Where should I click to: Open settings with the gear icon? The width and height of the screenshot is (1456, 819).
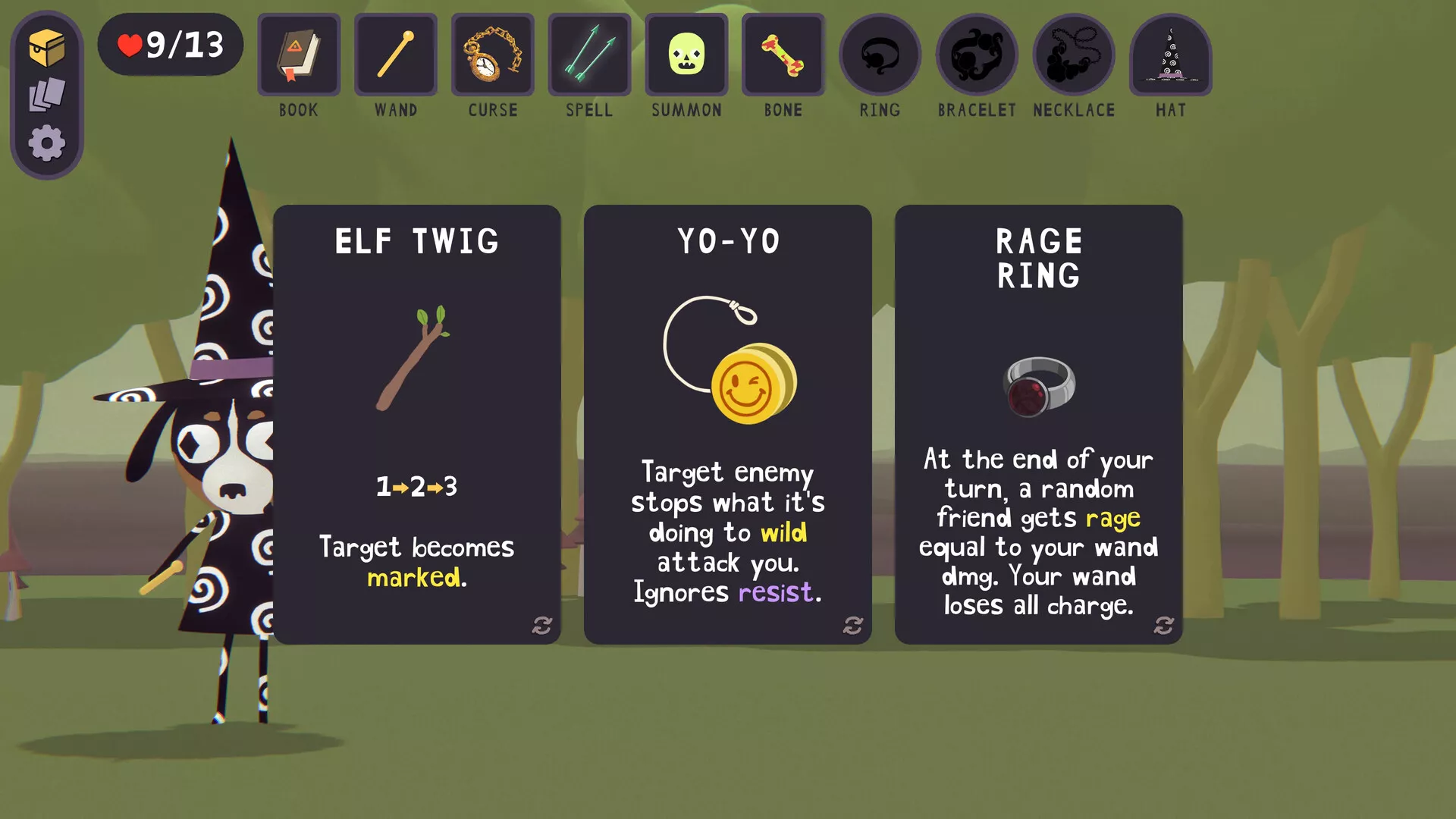[47, 143]
